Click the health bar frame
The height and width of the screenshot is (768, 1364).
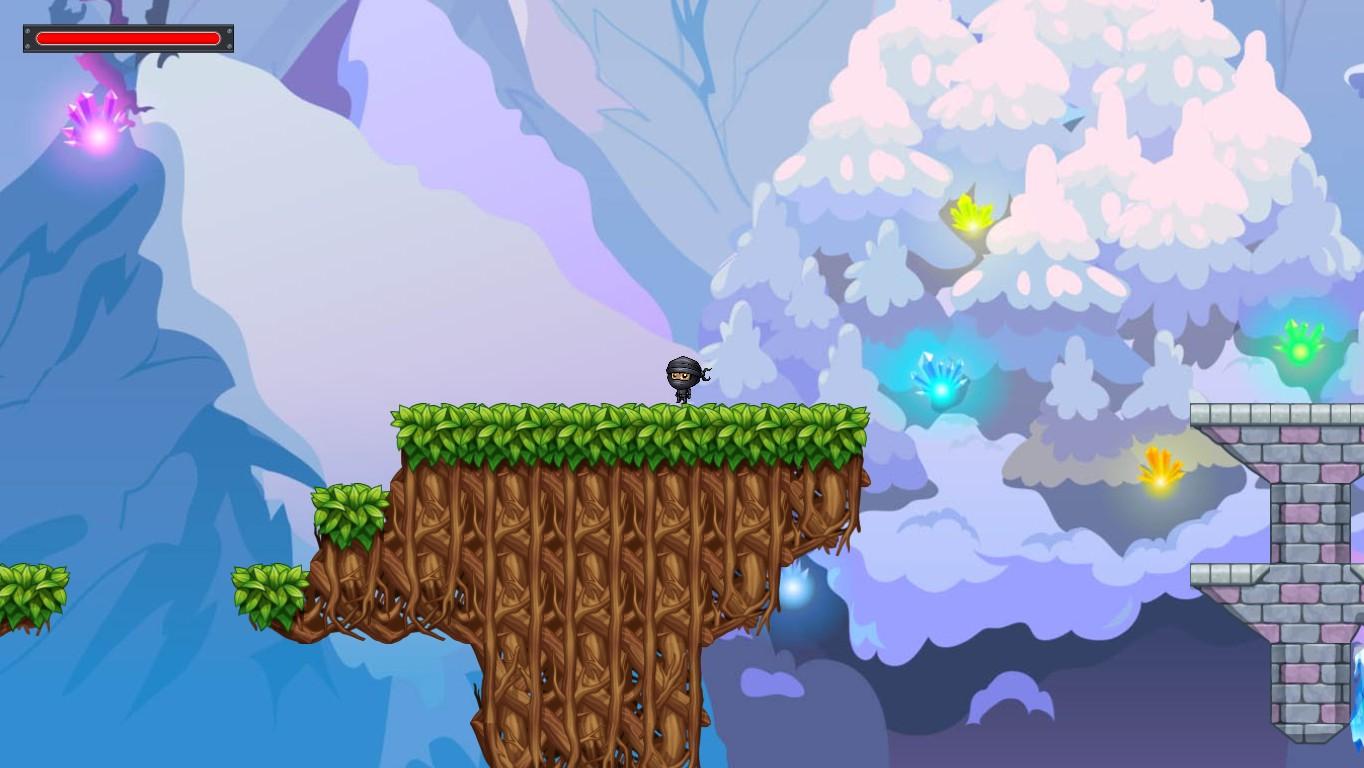(130, 38)
